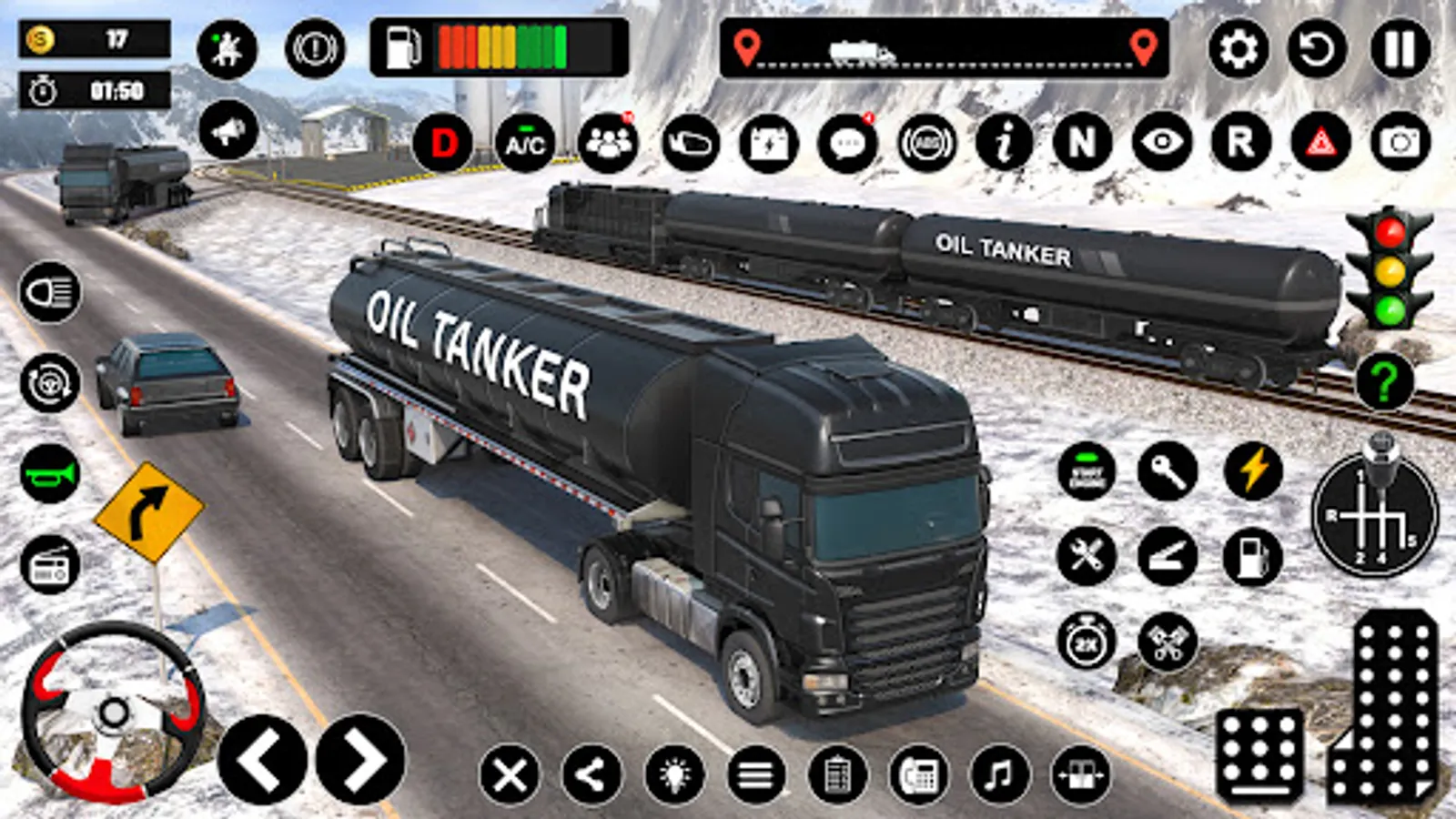
Task: Tap the green question mark help
Action: [x=1384, y=381]
